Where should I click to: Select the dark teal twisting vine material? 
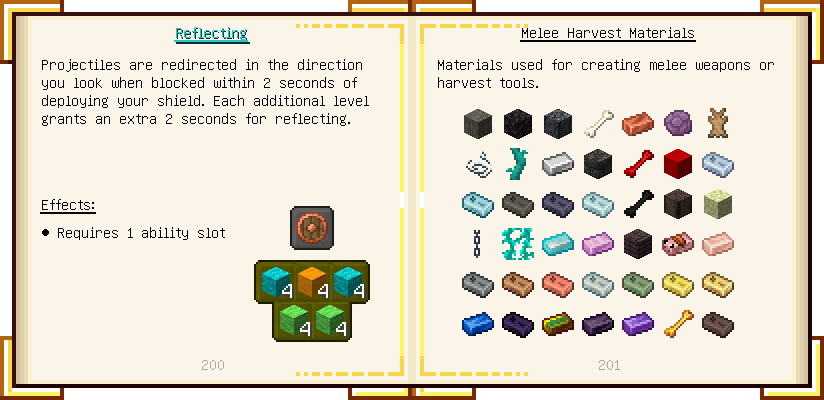[x=518, y=164]
